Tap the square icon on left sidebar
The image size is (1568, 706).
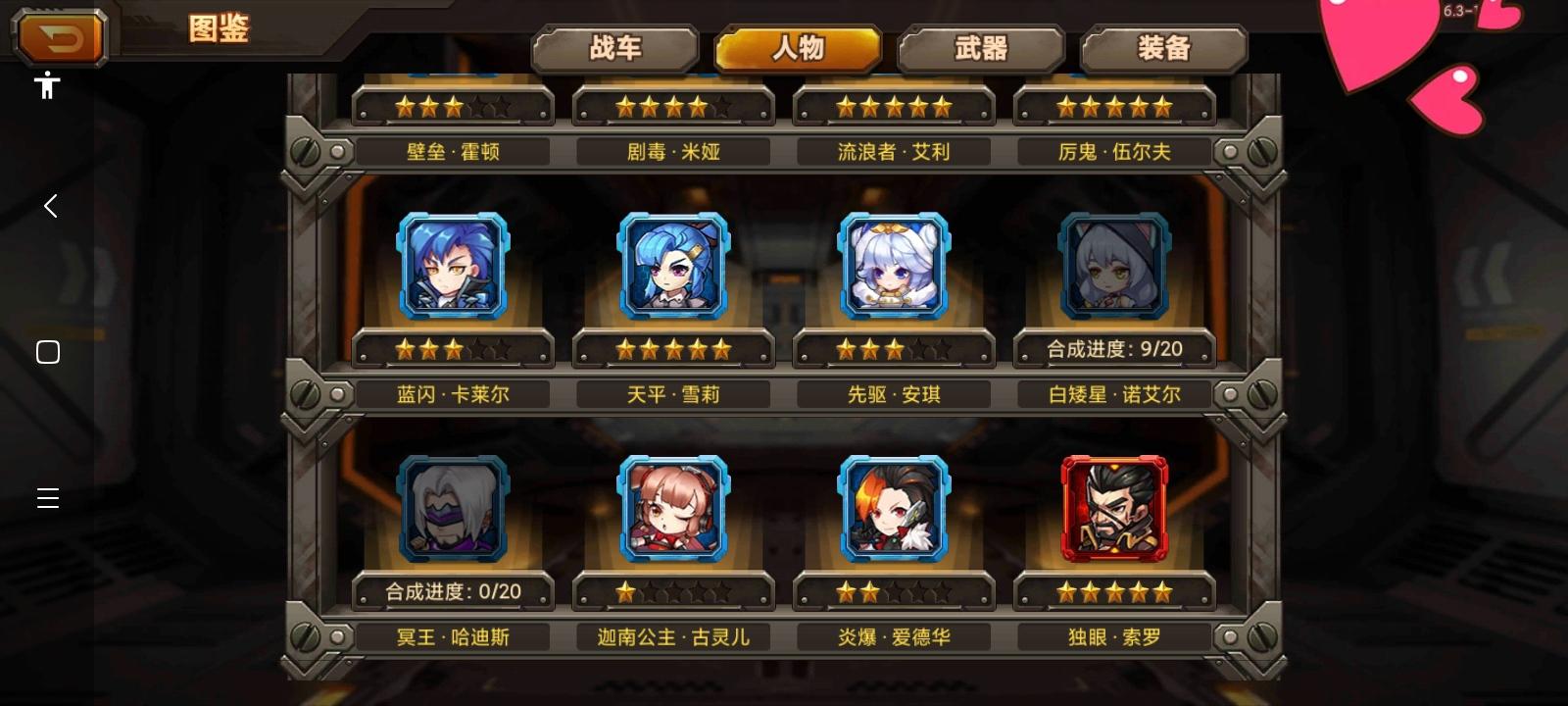(x=47, y=351)
